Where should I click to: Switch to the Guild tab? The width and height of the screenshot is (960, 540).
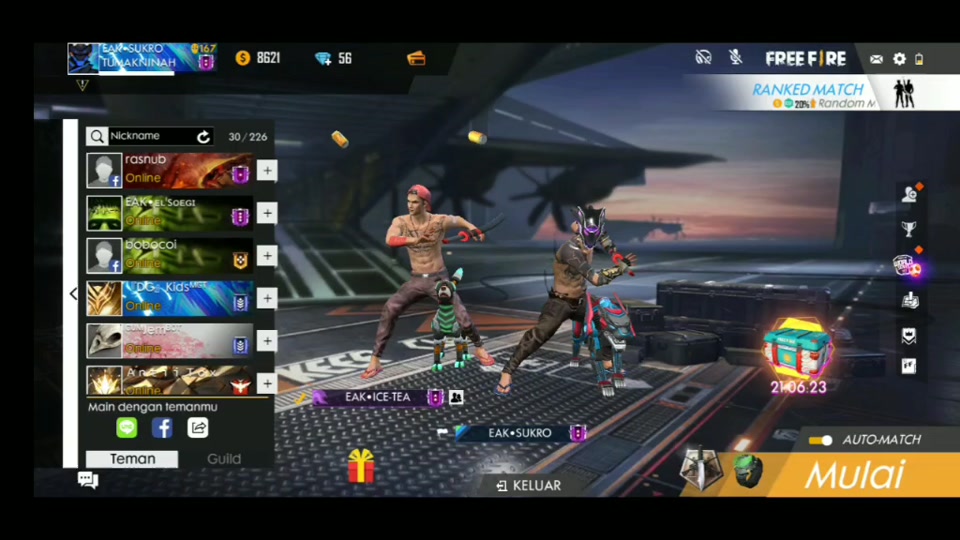[224, 459]
